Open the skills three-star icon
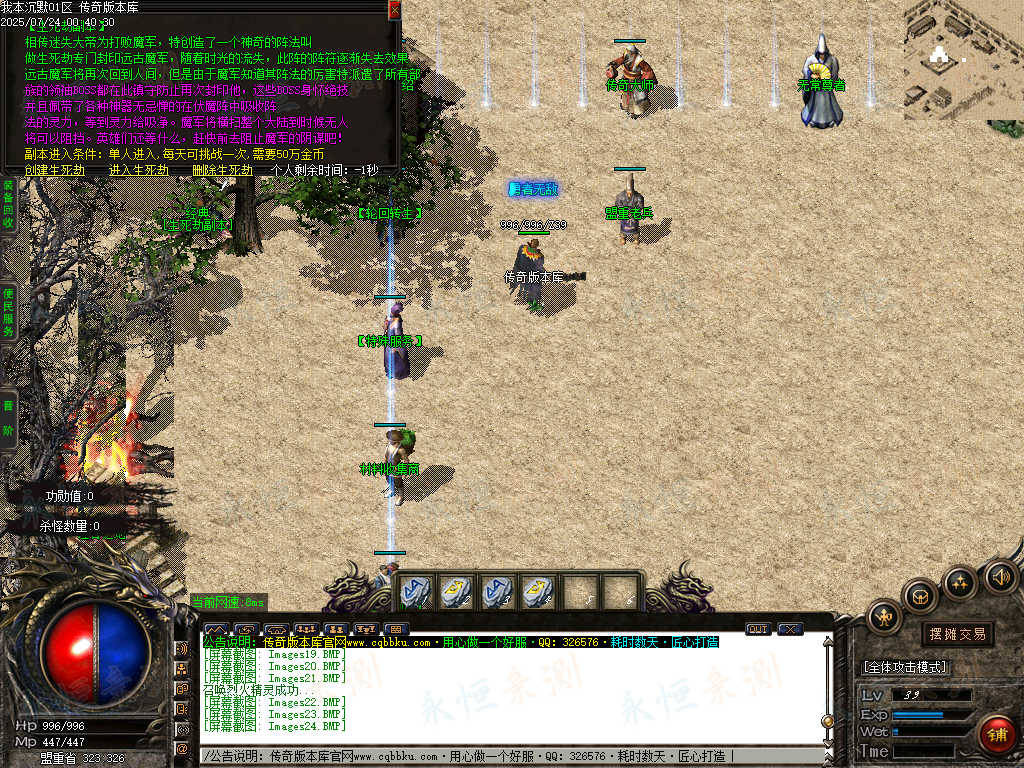 pos(960,581)
